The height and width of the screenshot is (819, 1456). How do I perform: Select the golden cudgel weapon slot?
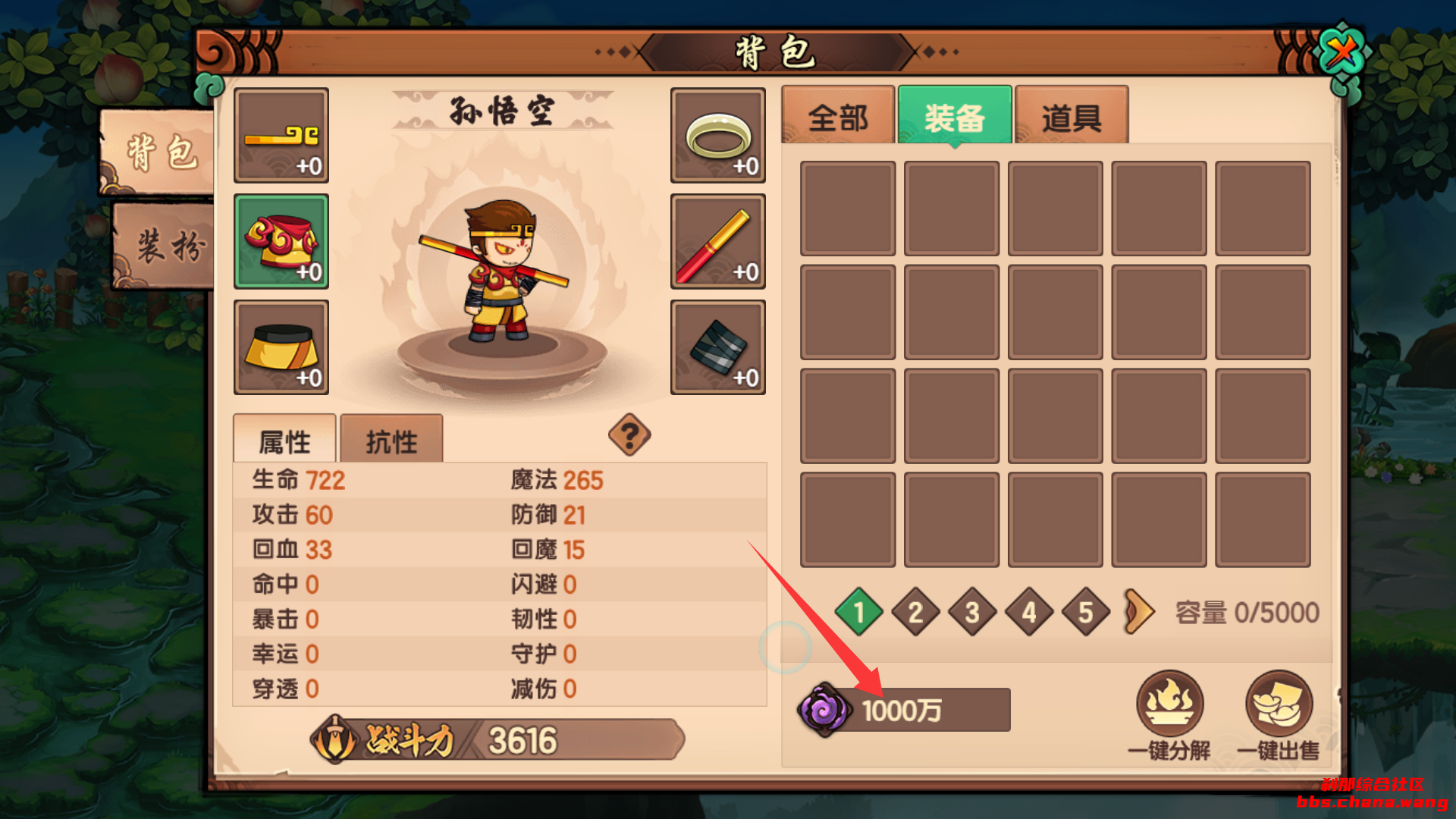point(281,135)
